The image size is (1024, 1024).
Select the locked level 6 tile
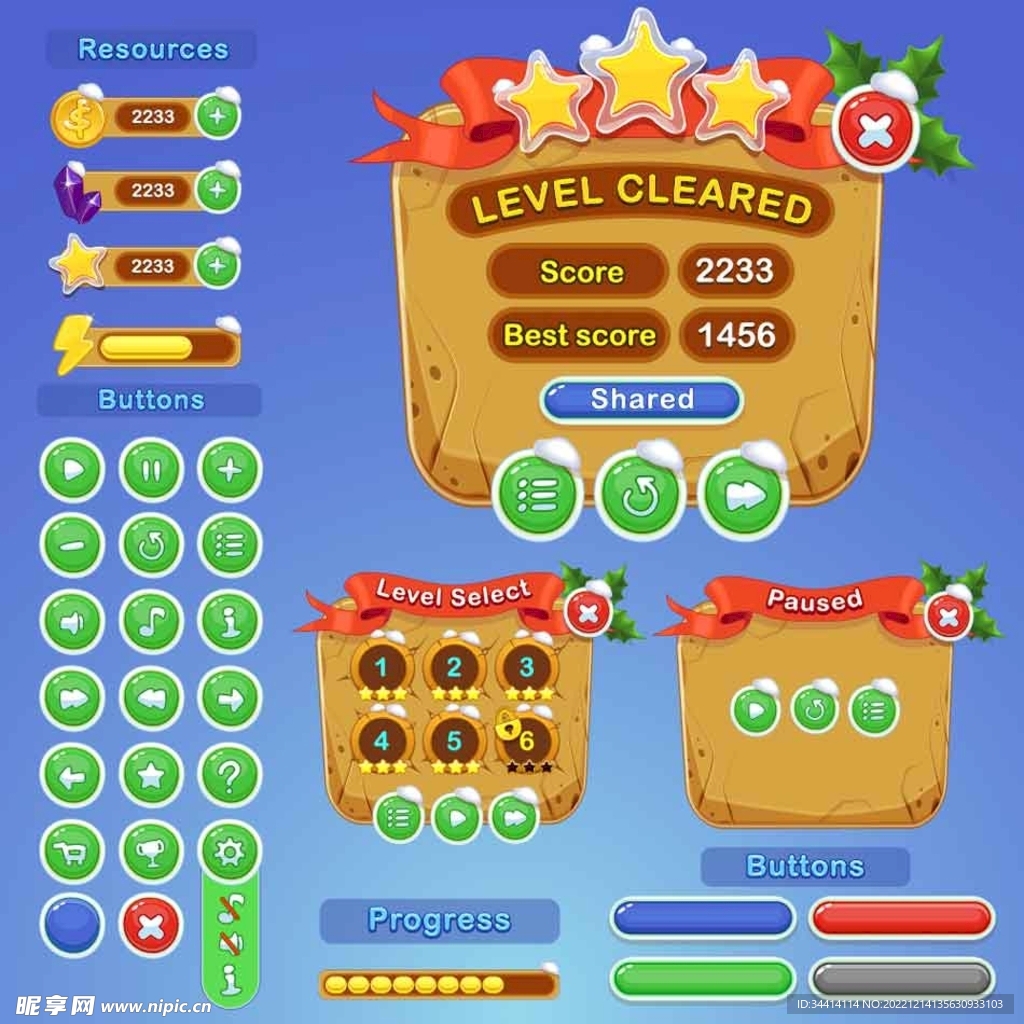point(526,741)
